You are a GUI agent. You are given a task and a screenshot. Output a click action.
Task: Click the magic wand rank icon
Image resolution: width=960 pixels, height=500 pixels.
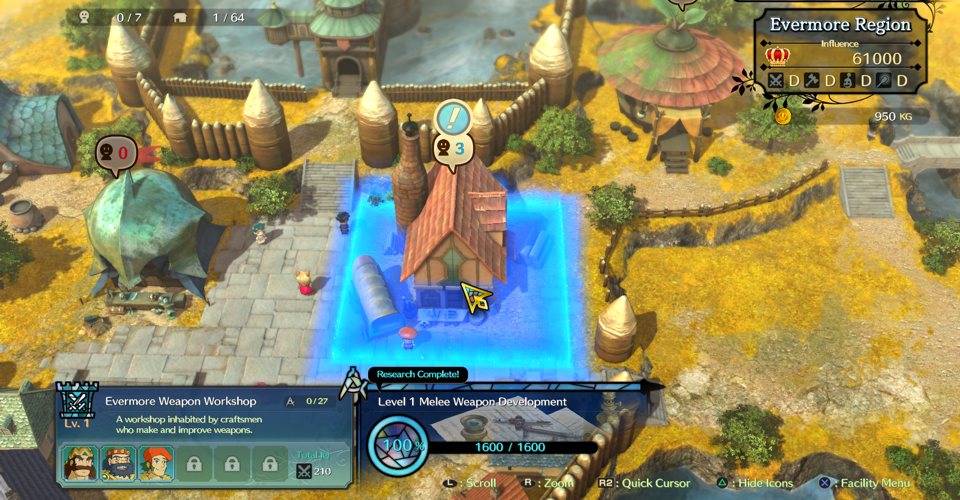(x=884, y=80)
